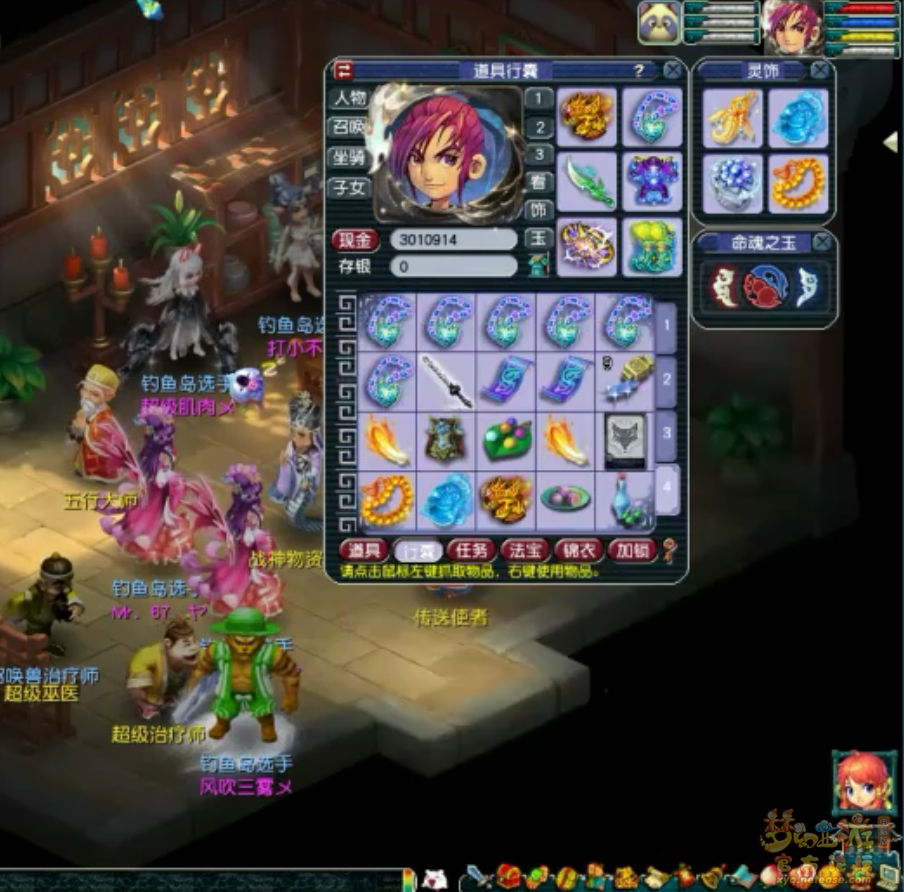Pick the fox-face card item
The image size is (904, 892).
(x=625, y=440)
